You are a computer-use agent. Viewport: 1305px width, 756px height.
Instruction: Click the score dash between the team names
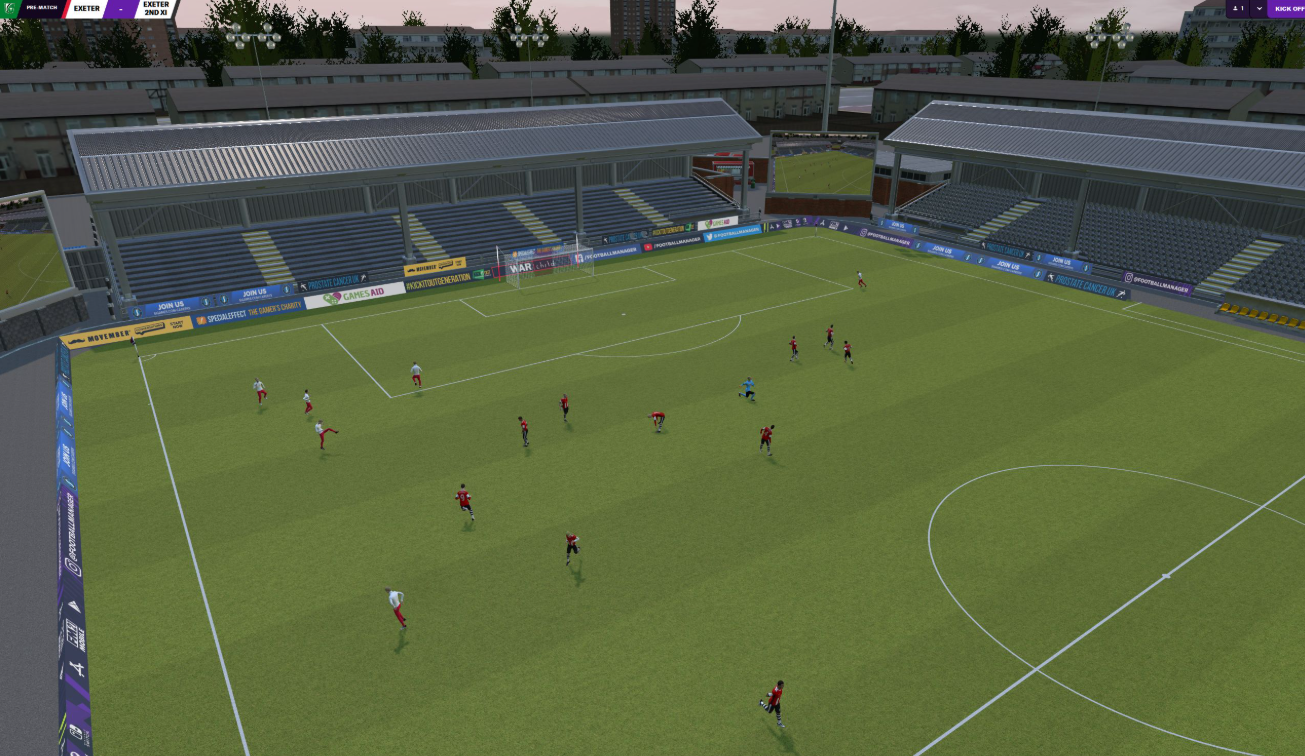120,9
